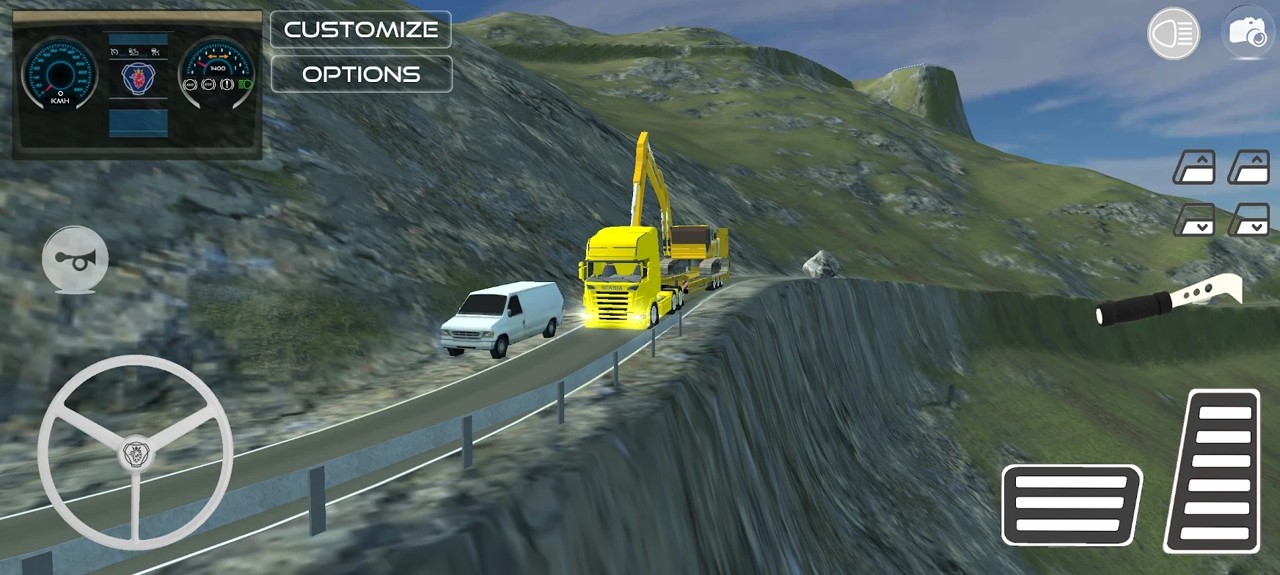Lower the left window with the down arrow
This screenshot has height=575, width=1280.
pos(1194,219)
